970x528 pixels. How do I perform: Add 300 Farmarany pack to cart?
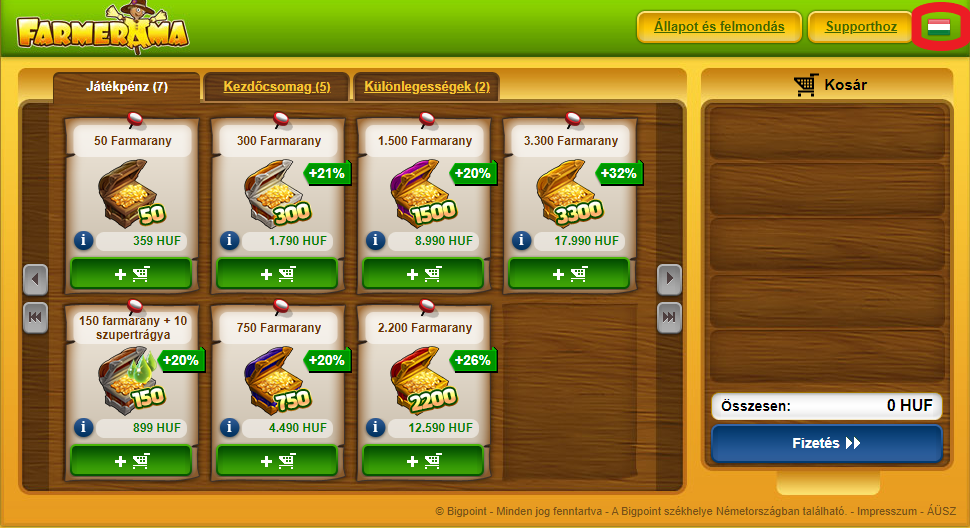point(276,273)
